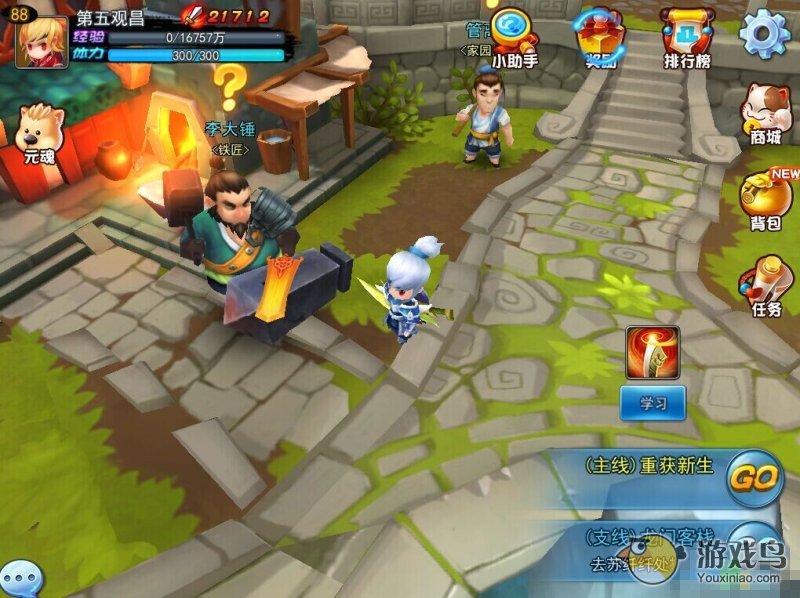Click the 学习 learn button
Image resolution: width=800 pixels, height=598 pixels.
coord(652,402)
